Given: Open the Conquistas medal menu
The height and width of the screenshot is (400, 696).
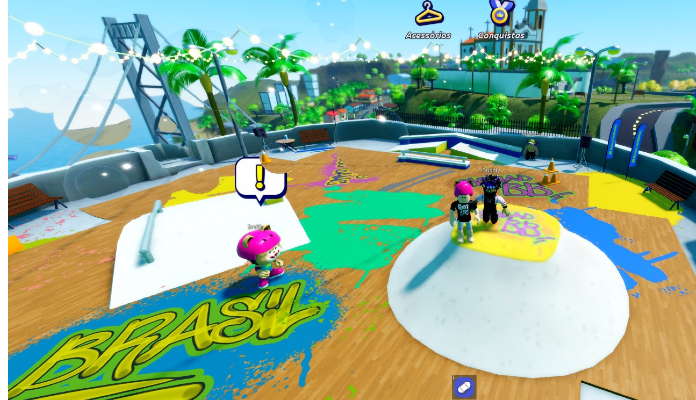Looking at the screenshot, I should coord(500,16).
